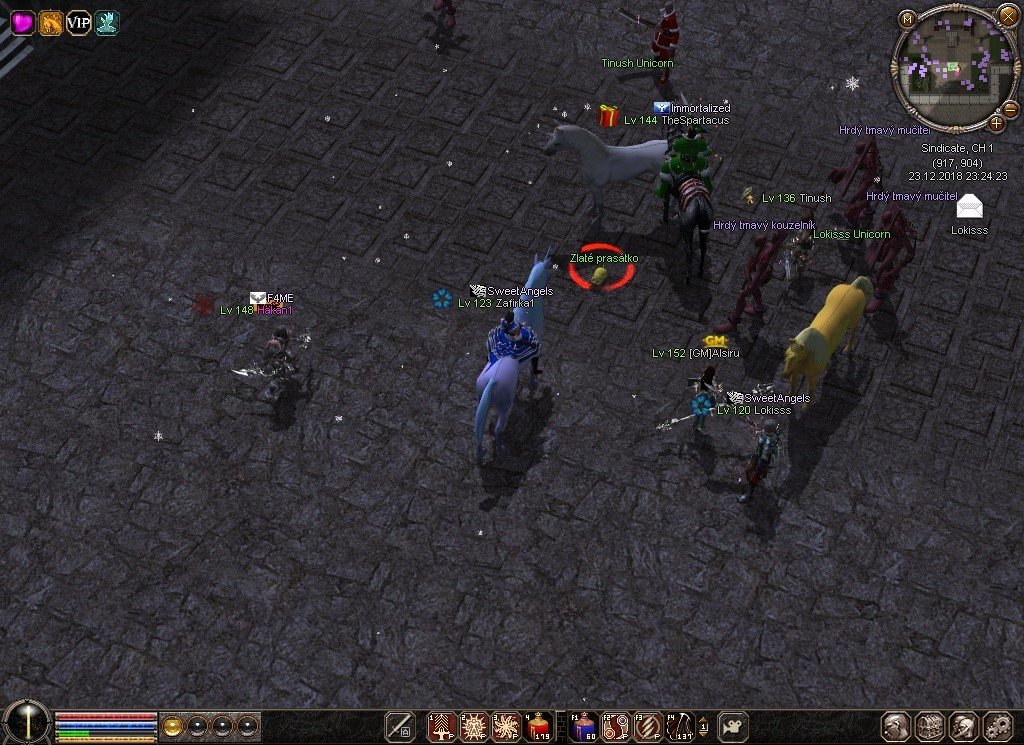
Task: Switch camera view with the camera icon
Action: tap(735, 726)
